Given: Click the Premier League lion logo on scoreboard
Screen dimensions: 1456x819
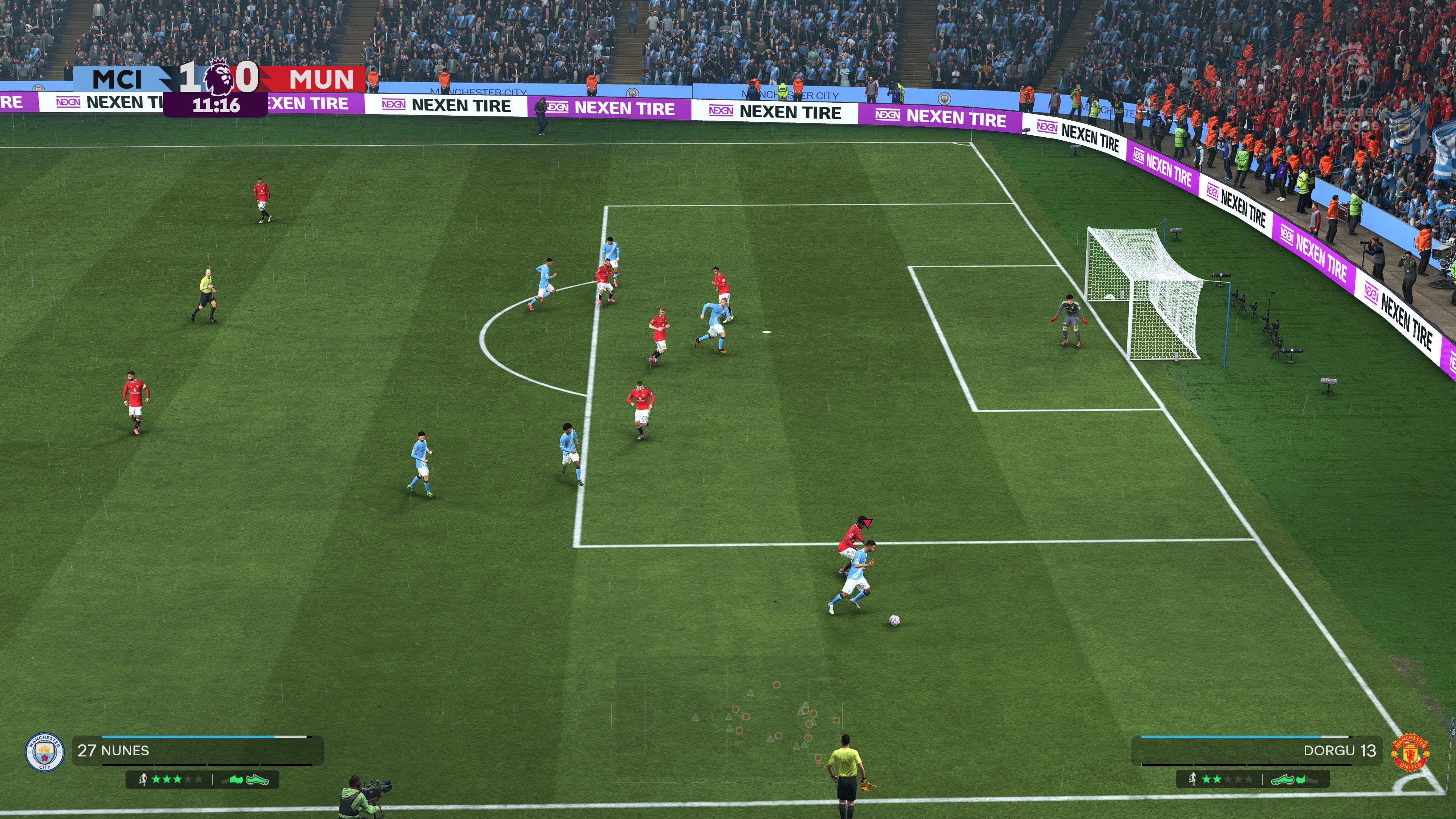Looking at the screenshot, I should (218, 77).
